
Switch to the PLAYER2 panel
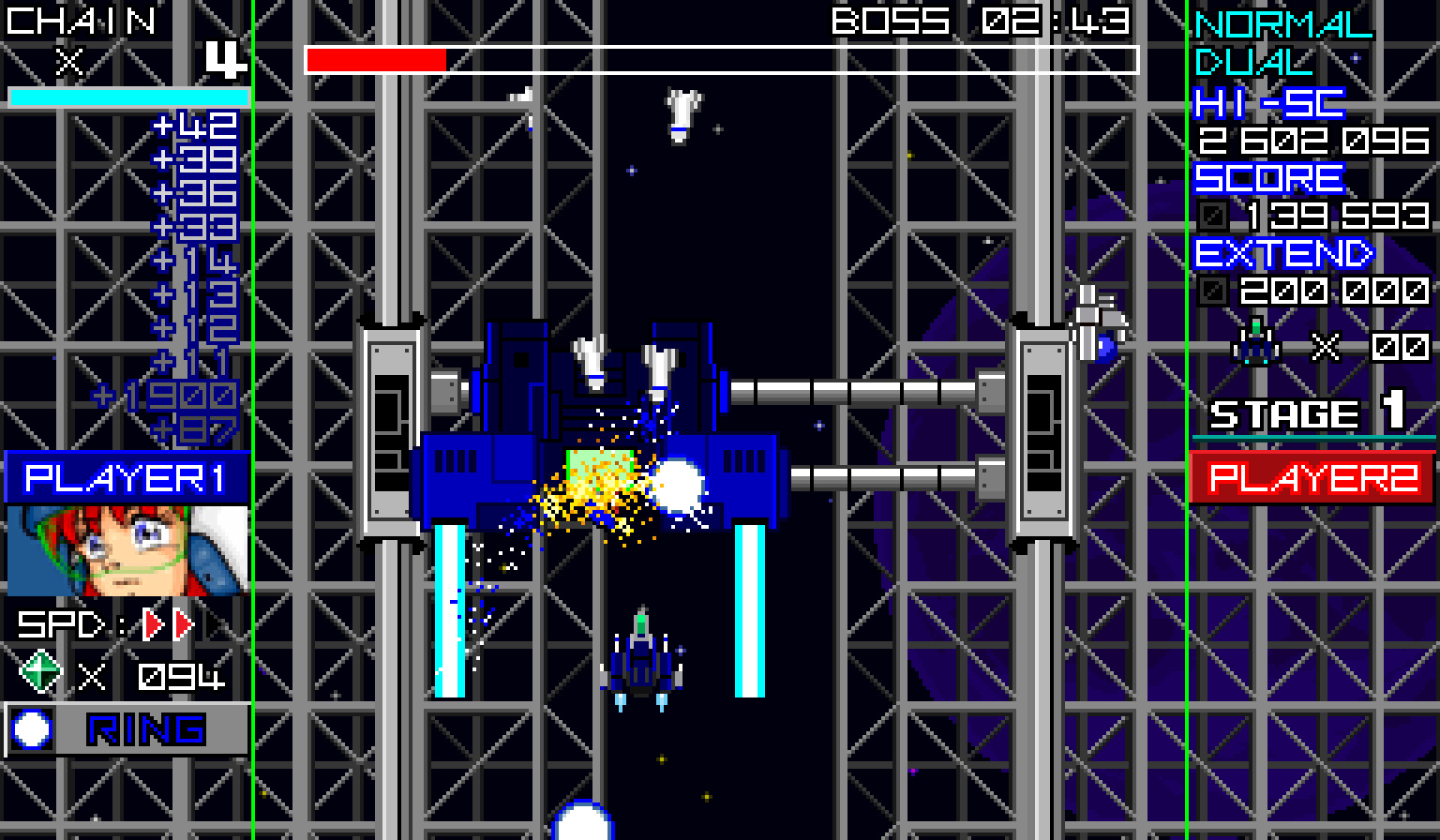[1312, 480]
